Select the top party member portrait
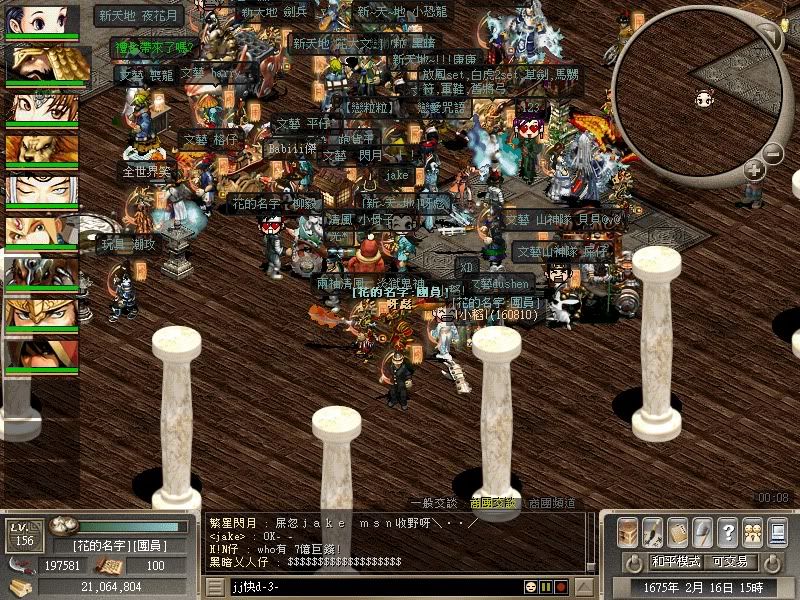Viewport: 800px width, 600px height. click(43, 20)
